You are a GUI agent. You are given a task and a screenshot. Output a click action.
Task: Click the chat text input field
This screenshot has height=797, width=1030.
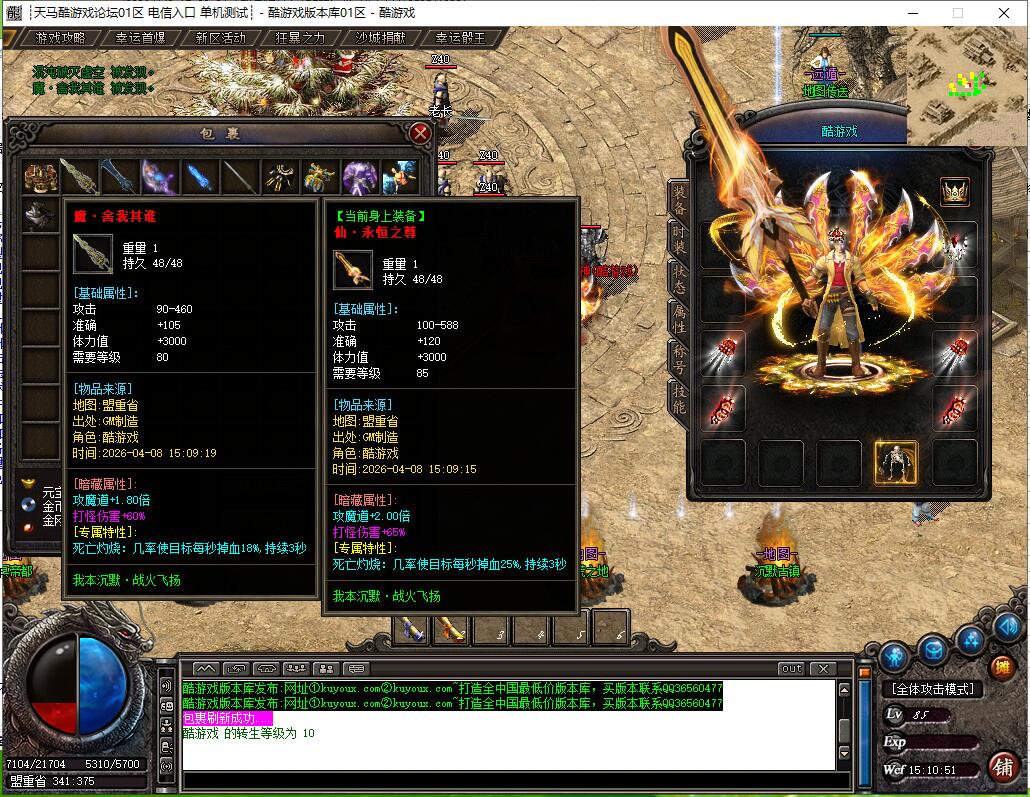click(500, 779)
